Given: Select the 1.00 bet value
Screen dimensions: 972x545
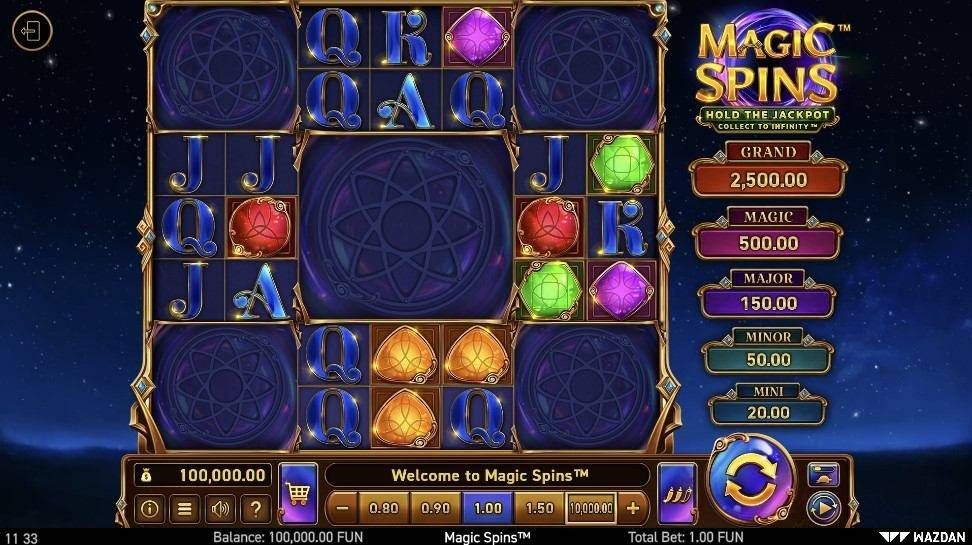Looking at the screenshot, I should coord(488,508).
